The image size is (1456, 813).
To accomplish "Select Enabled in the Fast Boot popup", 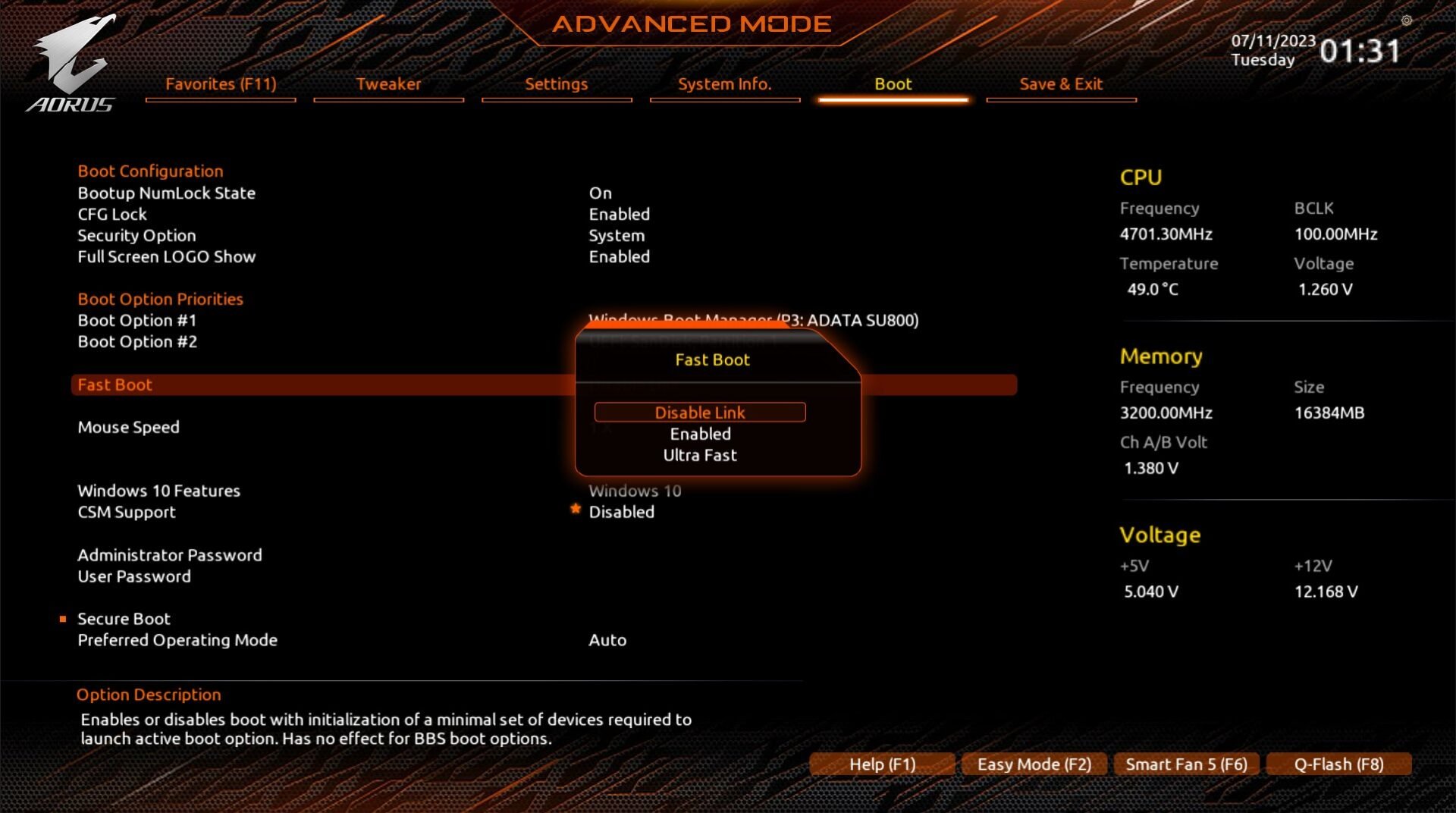I will tap(699, 434).
